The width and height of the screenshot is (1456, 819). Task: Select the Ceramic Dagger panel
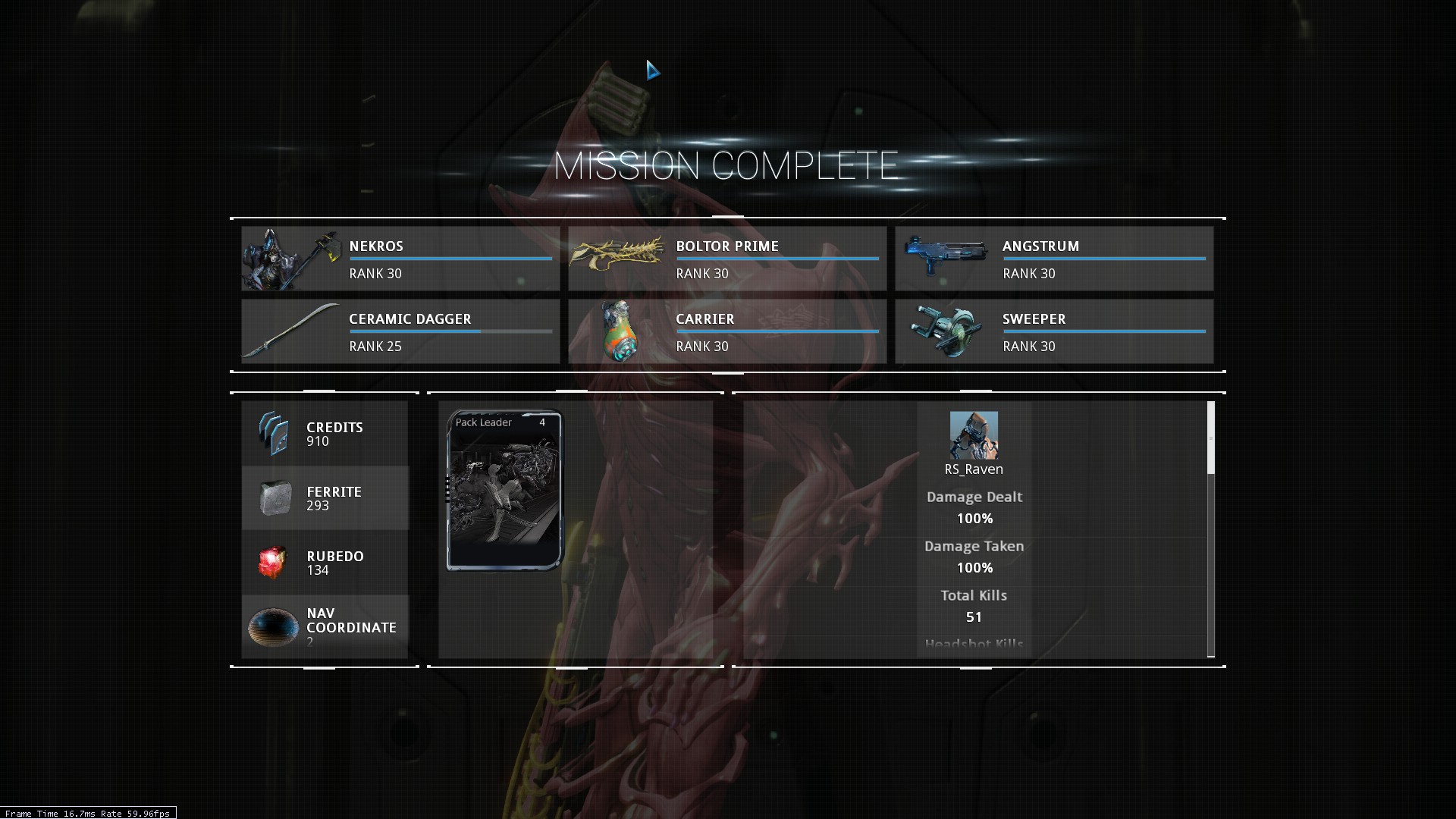(x=400, y=331)
